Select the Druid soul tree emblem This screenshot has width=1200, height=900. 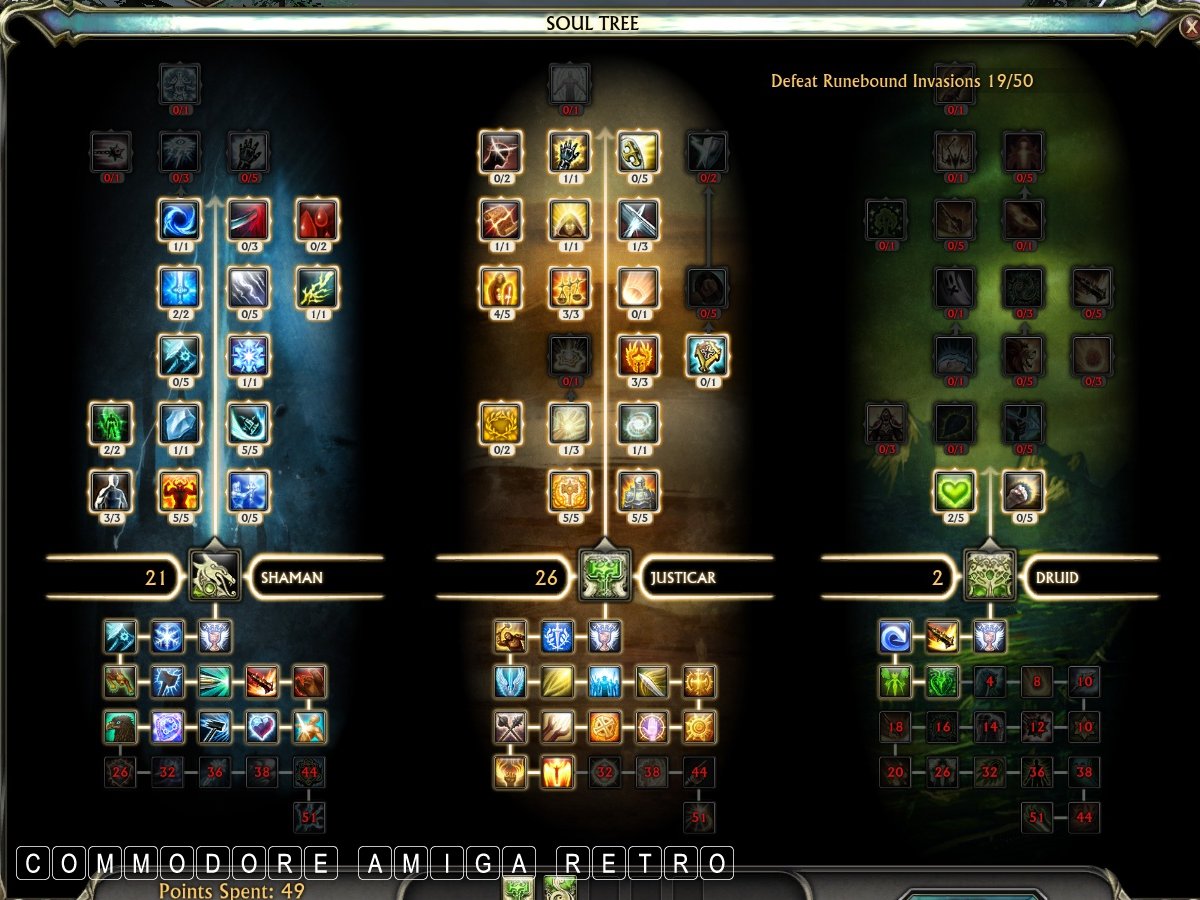[990, 576]
